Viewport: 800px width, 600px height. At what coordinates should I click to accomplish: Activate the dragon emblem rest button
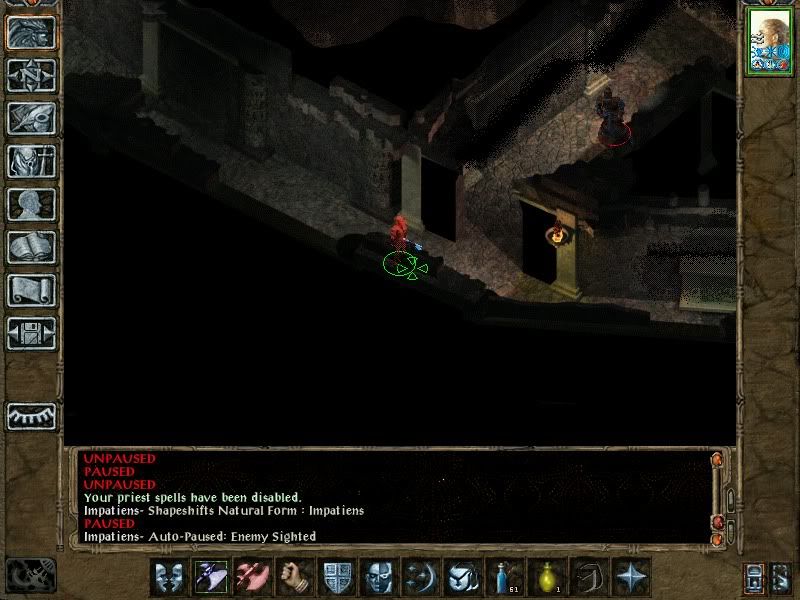pyautogui.click(x=30, y=575)
